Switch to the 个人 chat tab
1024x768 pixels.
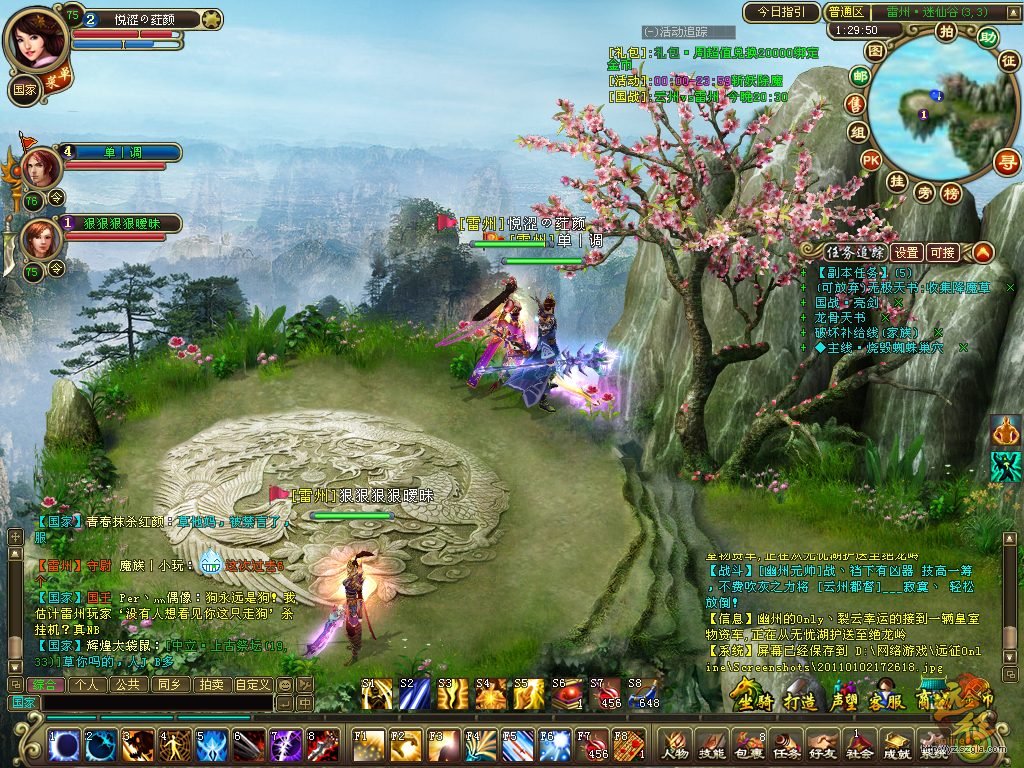point(88,685)
